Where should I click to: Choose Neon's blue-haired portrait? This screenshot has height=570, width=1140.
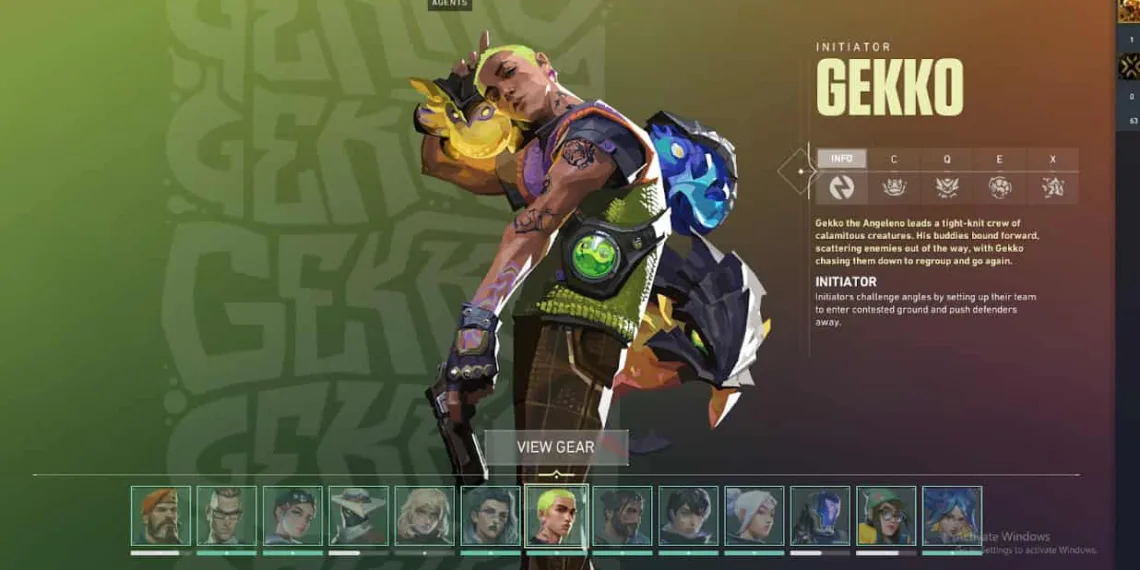point(952,516)
